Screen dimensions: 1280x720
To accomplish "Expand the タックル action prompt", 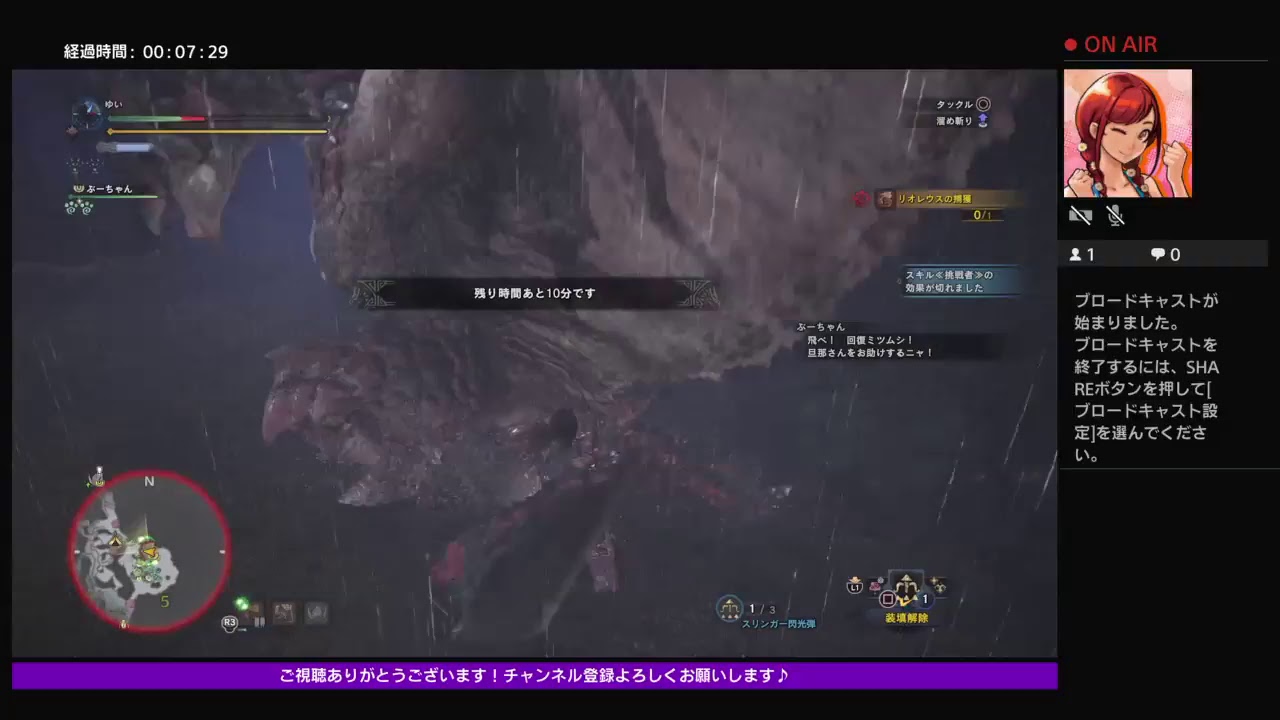I will [x=957, y=104].
